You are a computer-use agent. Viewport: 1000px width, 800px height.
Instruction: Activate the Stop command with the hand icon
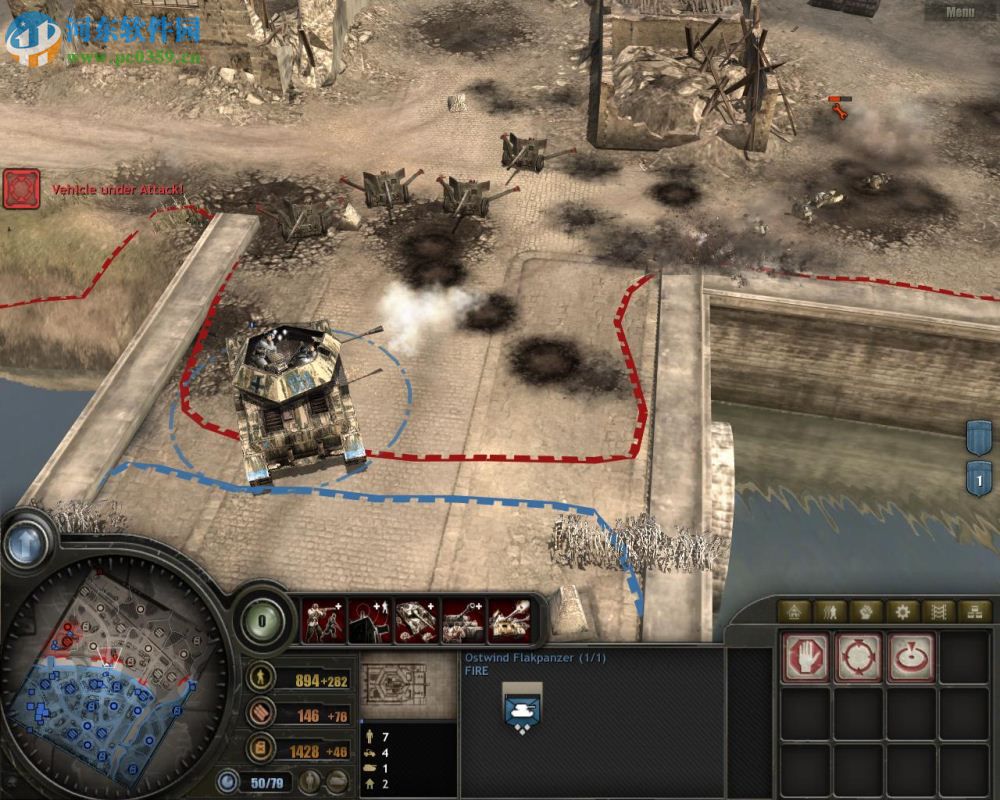click(805, 658)
